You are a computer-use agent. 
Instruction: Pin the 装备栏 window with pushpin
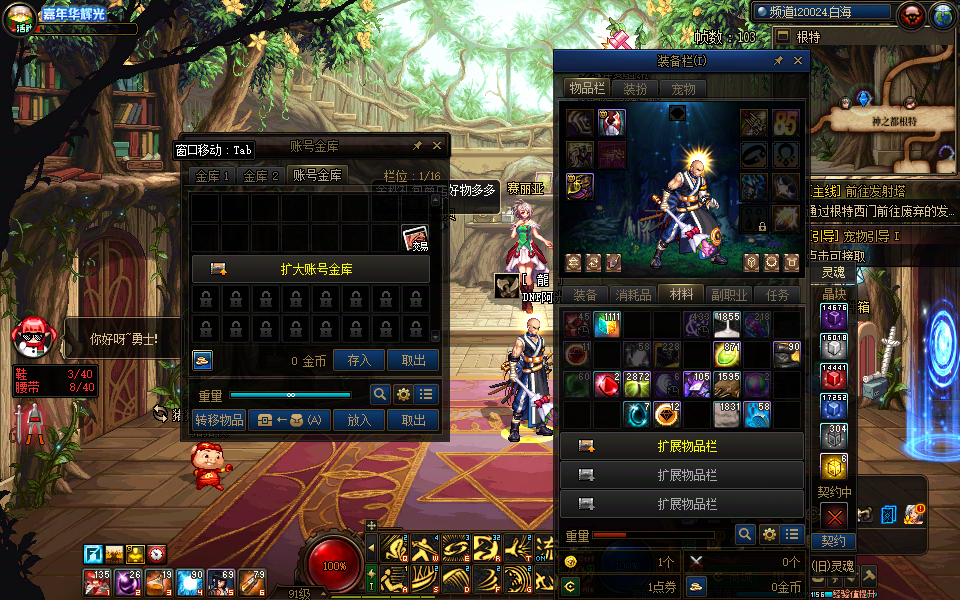778,61
